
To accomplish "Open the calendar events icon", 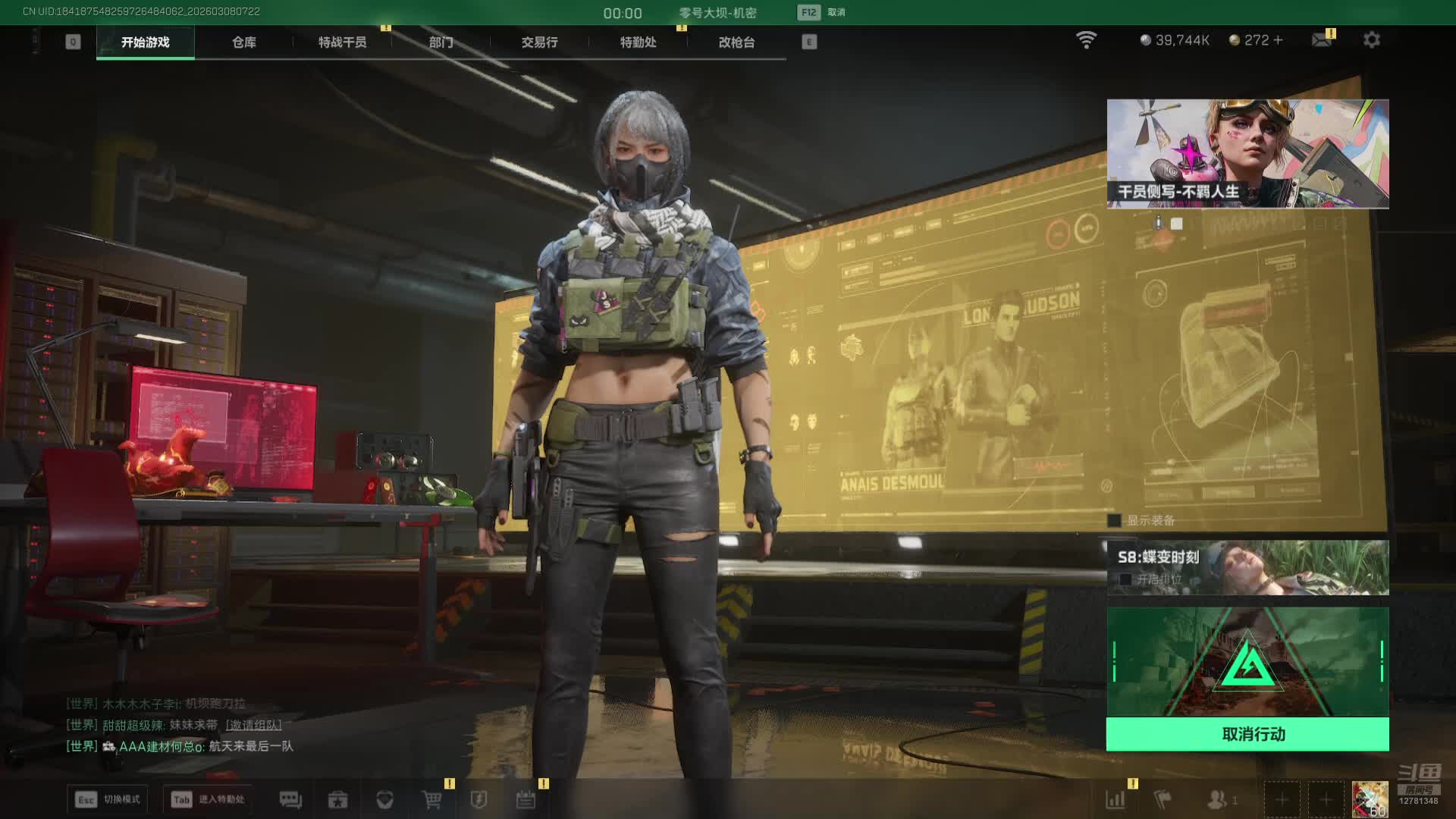I will coord(526,799).
